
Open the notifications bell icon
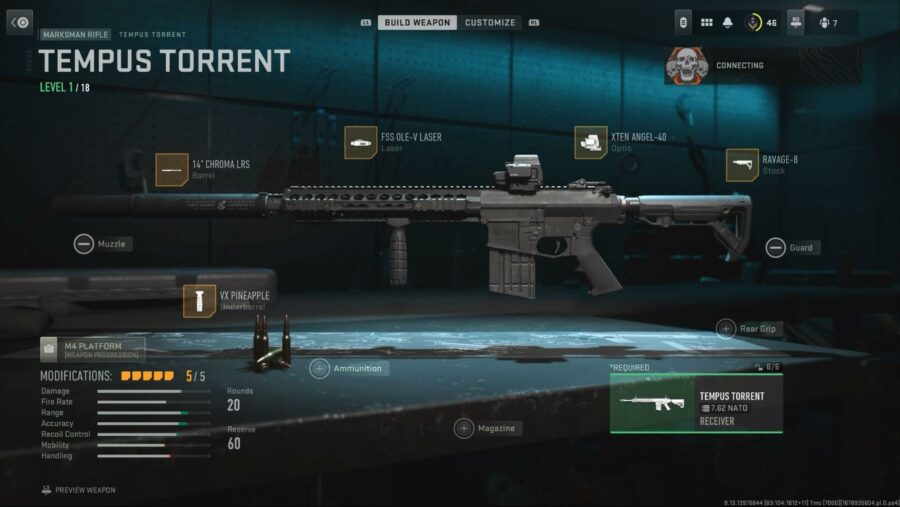(728, 22)
